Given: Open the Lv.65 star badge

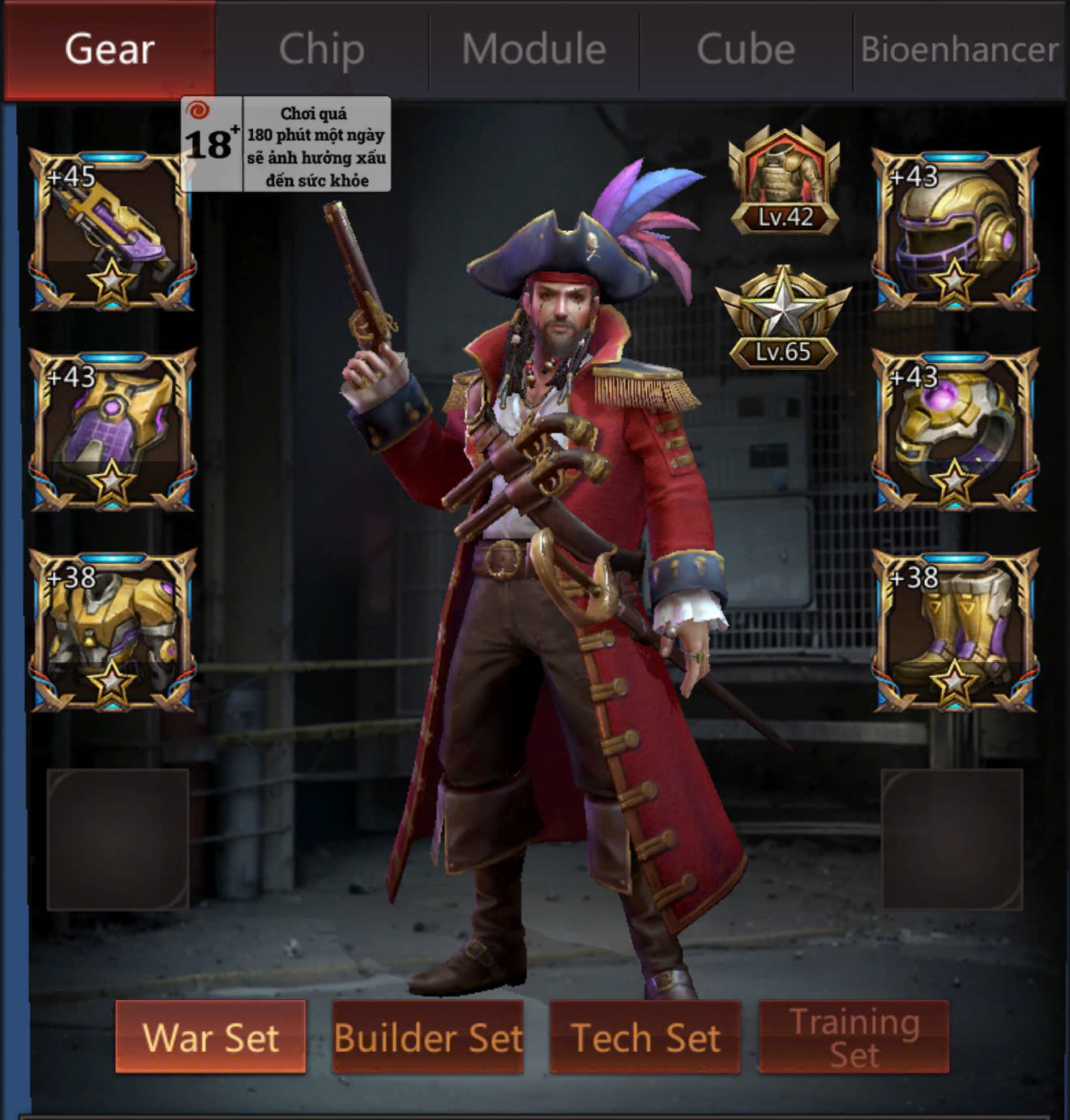Looking at the screenshot, I should pyautogui.click(x=783, y=318).
